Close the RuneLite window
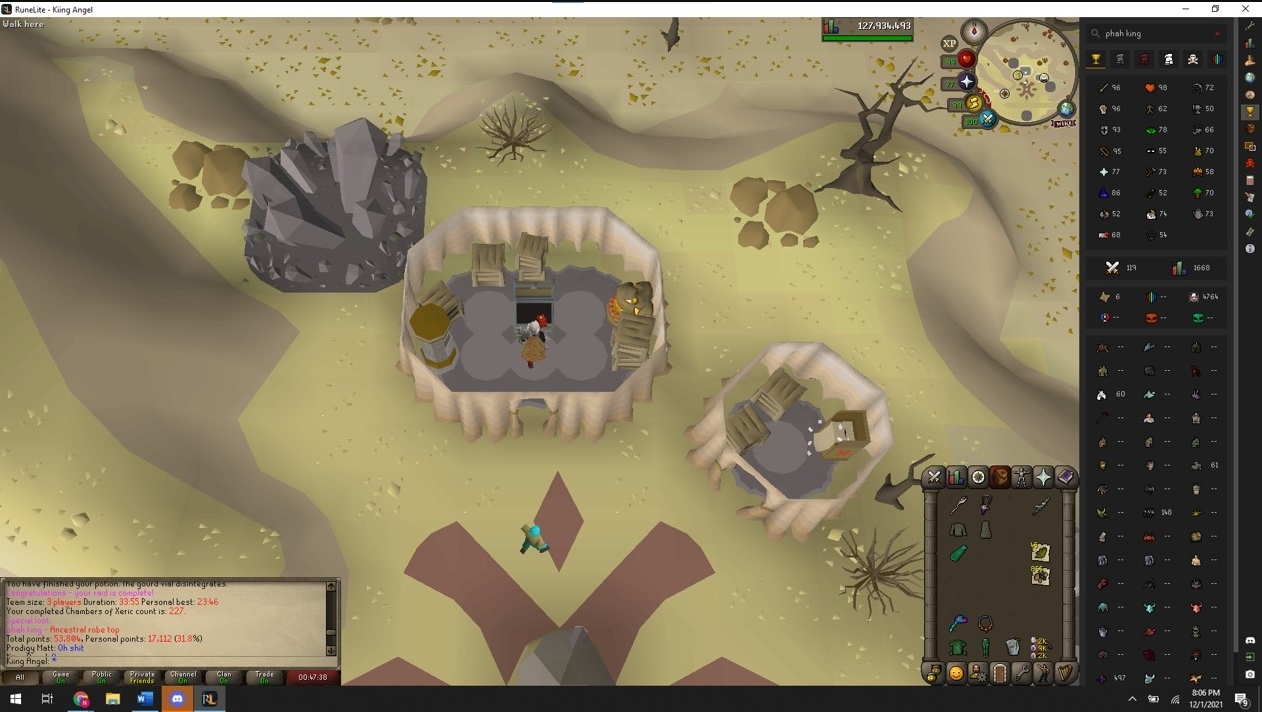This screenshot has height=712, width=1262. (1246, 9)
